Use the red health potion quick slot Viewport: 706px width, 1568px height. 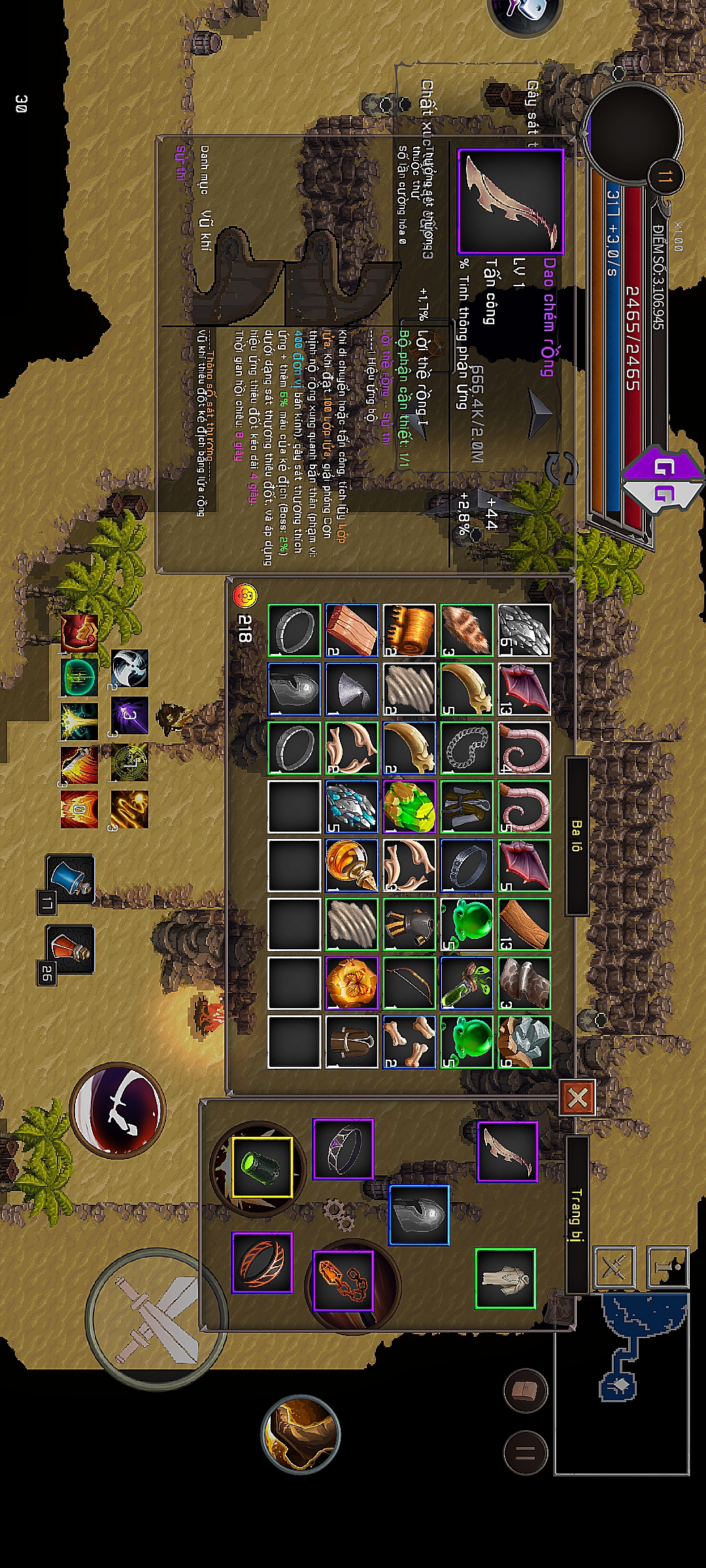(71, 949)
